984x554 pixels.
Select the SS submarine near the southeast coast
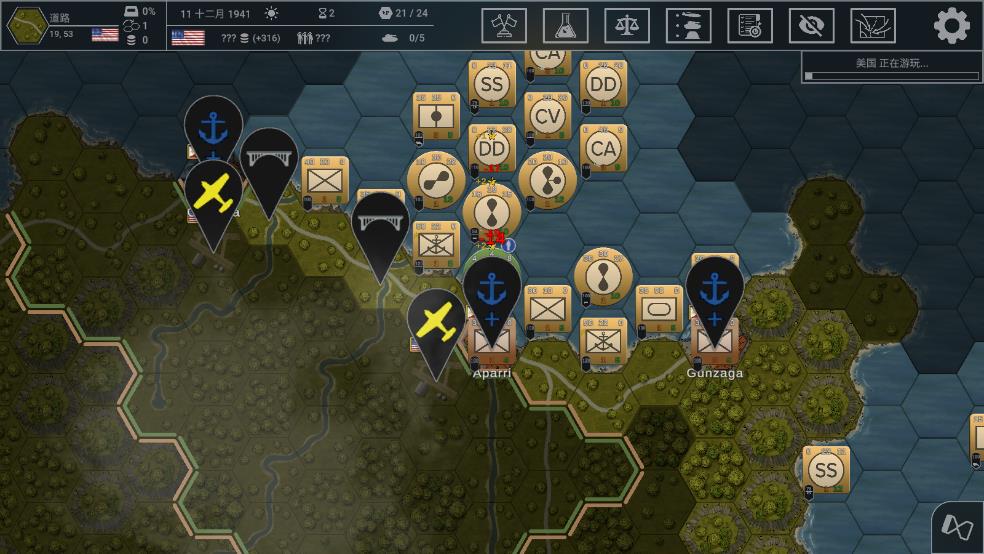pos(826,470)
